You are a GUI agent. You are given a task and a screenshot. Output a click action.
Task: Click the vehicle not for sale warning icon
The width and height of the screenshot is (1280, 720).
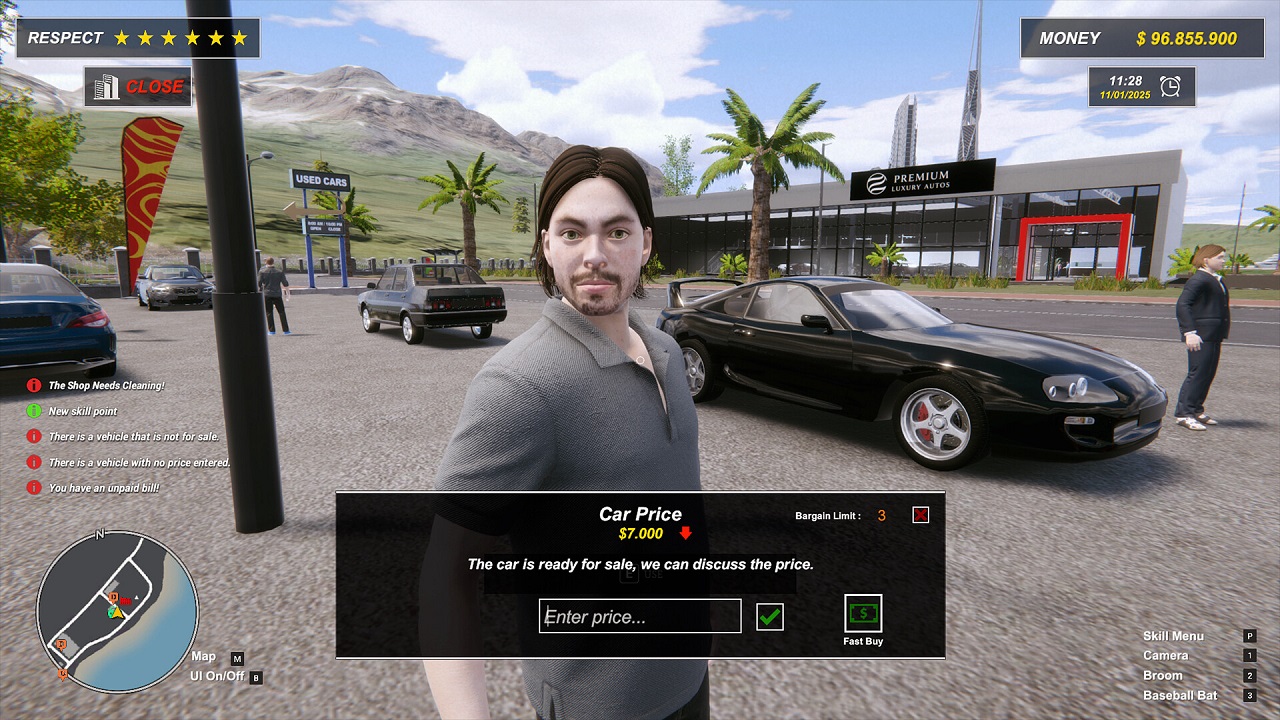(37, 437)
